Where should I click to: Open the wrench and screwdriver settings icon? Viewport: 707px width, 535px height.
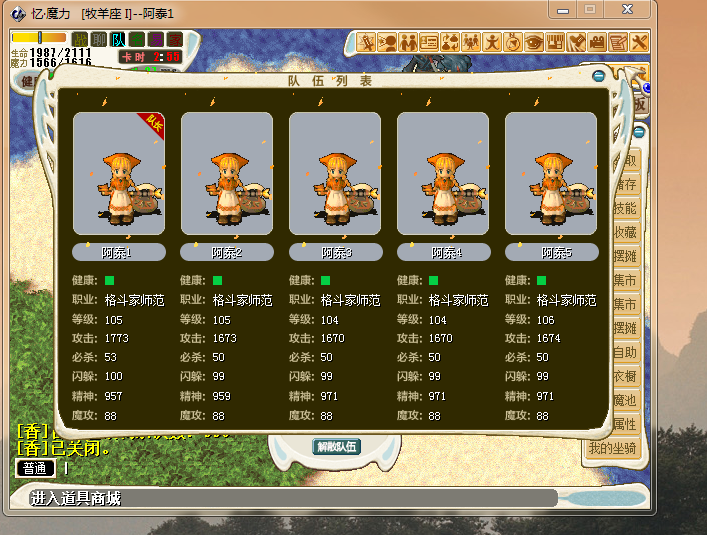coord(640,42)
